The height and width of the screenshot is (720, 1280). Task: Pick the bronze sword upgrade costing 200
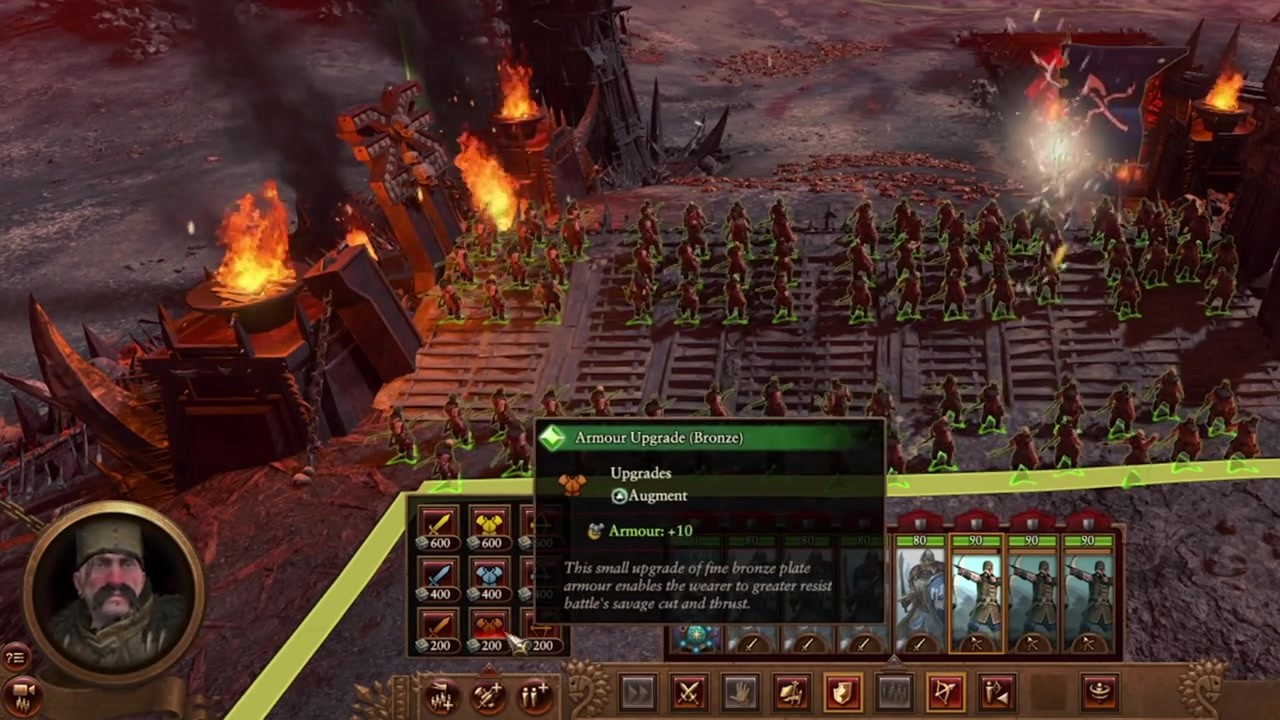pos(438,630)
